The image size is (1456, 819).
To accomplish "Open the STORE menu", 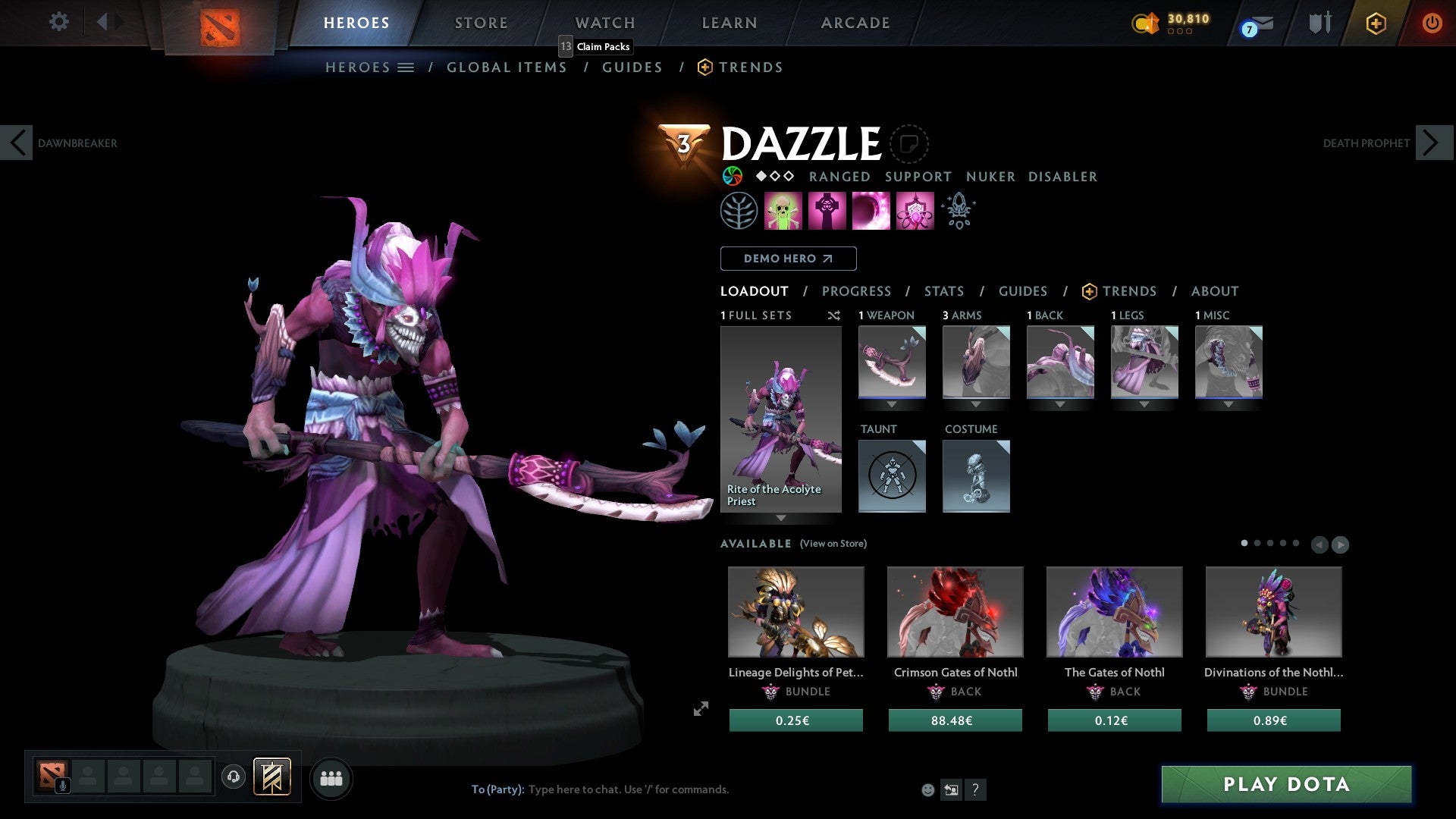I will (x=481, y=23).
